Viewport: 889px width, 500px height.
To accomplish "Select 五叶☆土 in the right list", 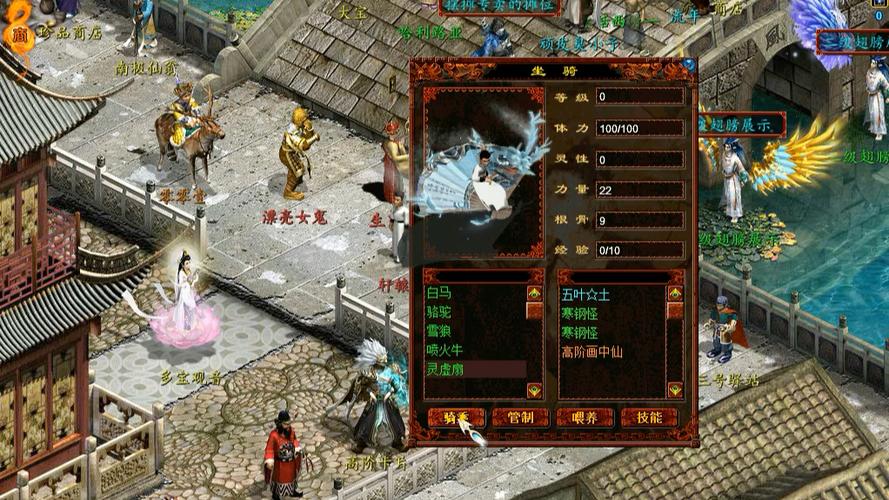I will 586,295.
